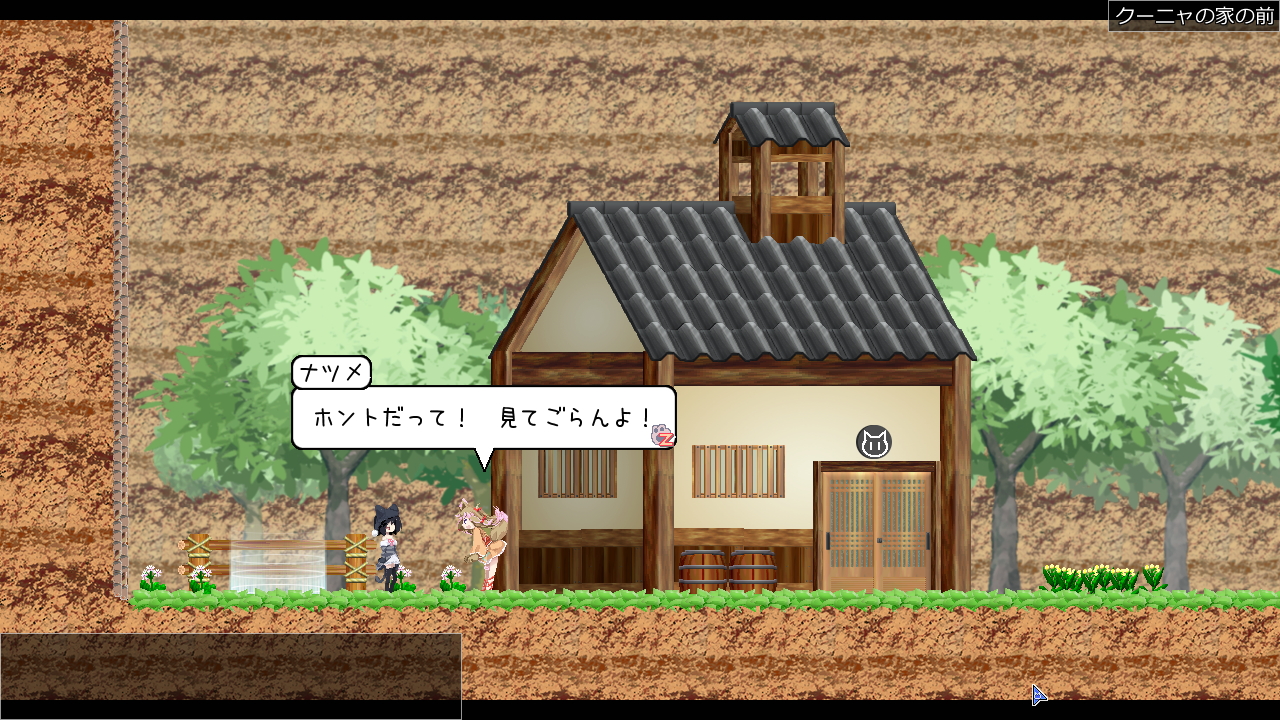The width and height of the screenshot is (1280, 720).
Task: Click the bell tower on the rooftop
Action: pyautogui.click(x=787, y=160)
